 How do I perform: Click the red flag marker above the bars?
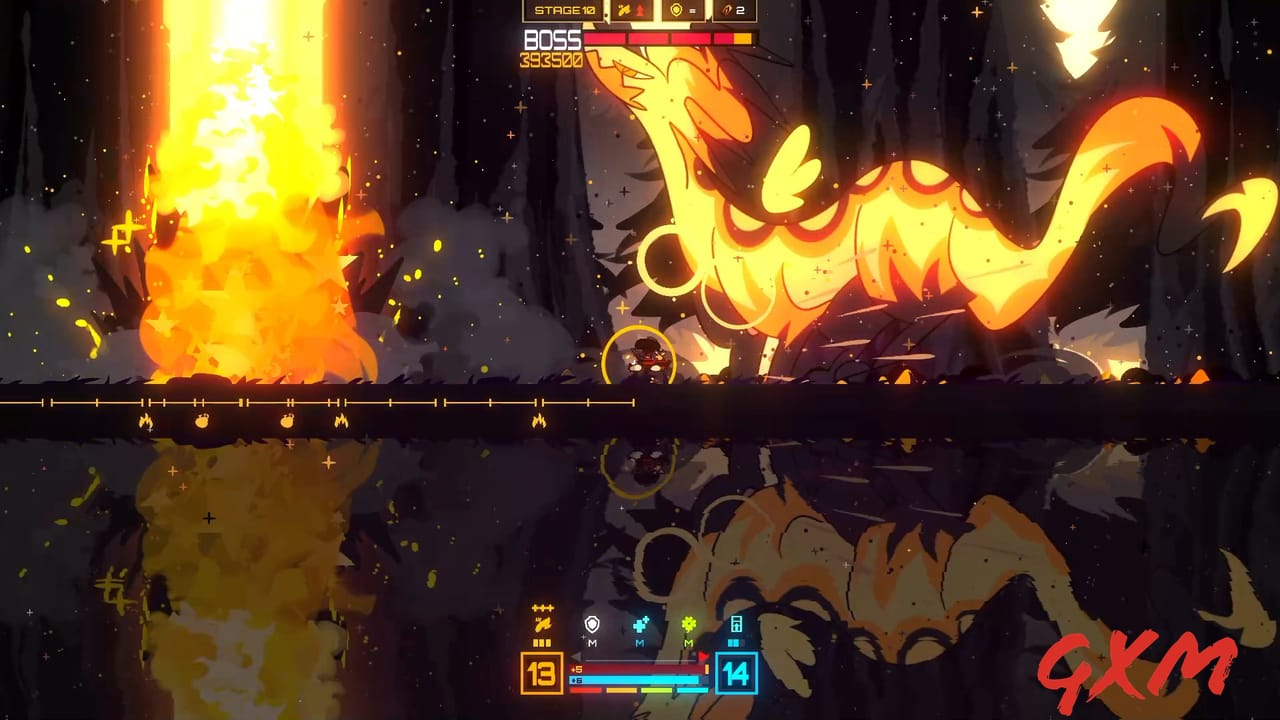[704, 656]
